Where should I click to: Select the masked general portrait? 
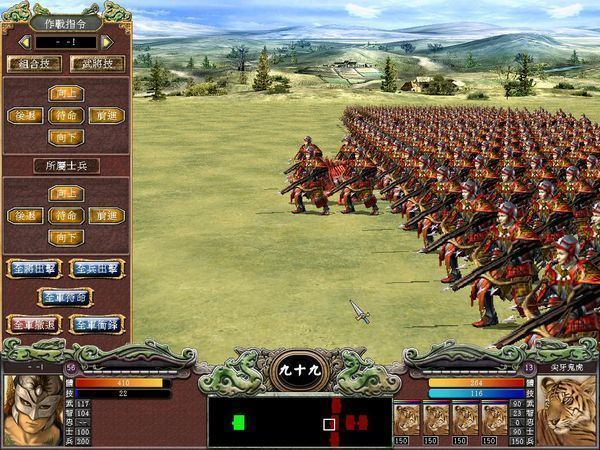[31, 410]
